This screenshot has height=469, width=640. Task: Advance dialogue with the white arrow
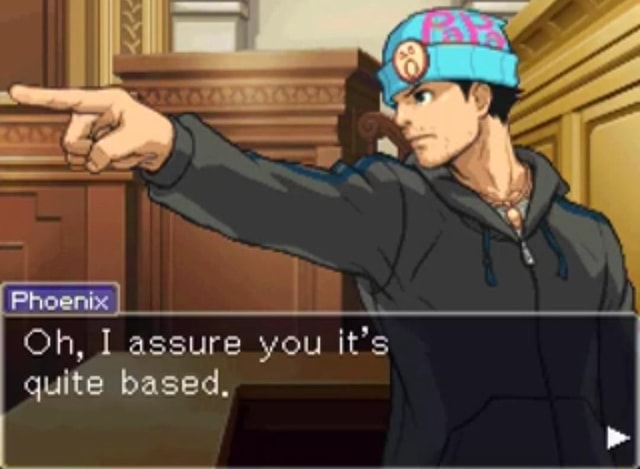click(x=616, y=436)
